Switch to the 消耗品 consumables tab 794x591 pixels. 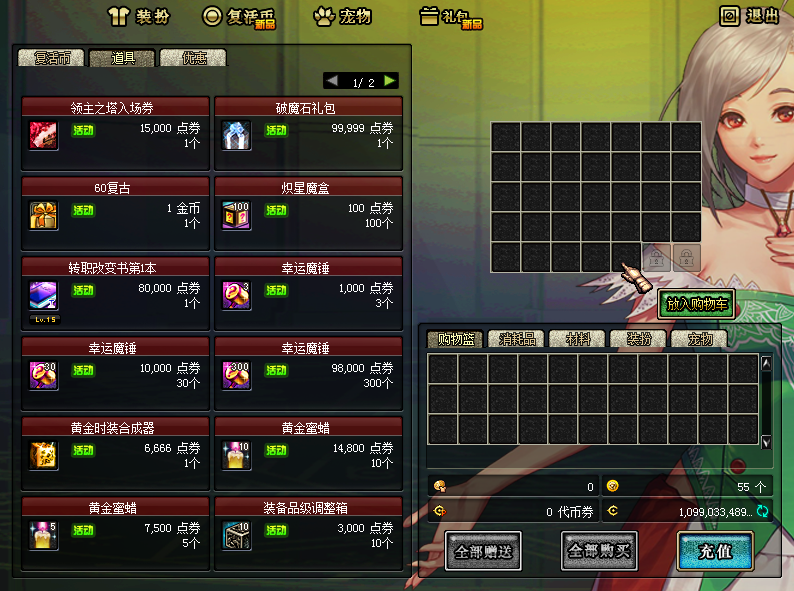[x=518, y=339]
